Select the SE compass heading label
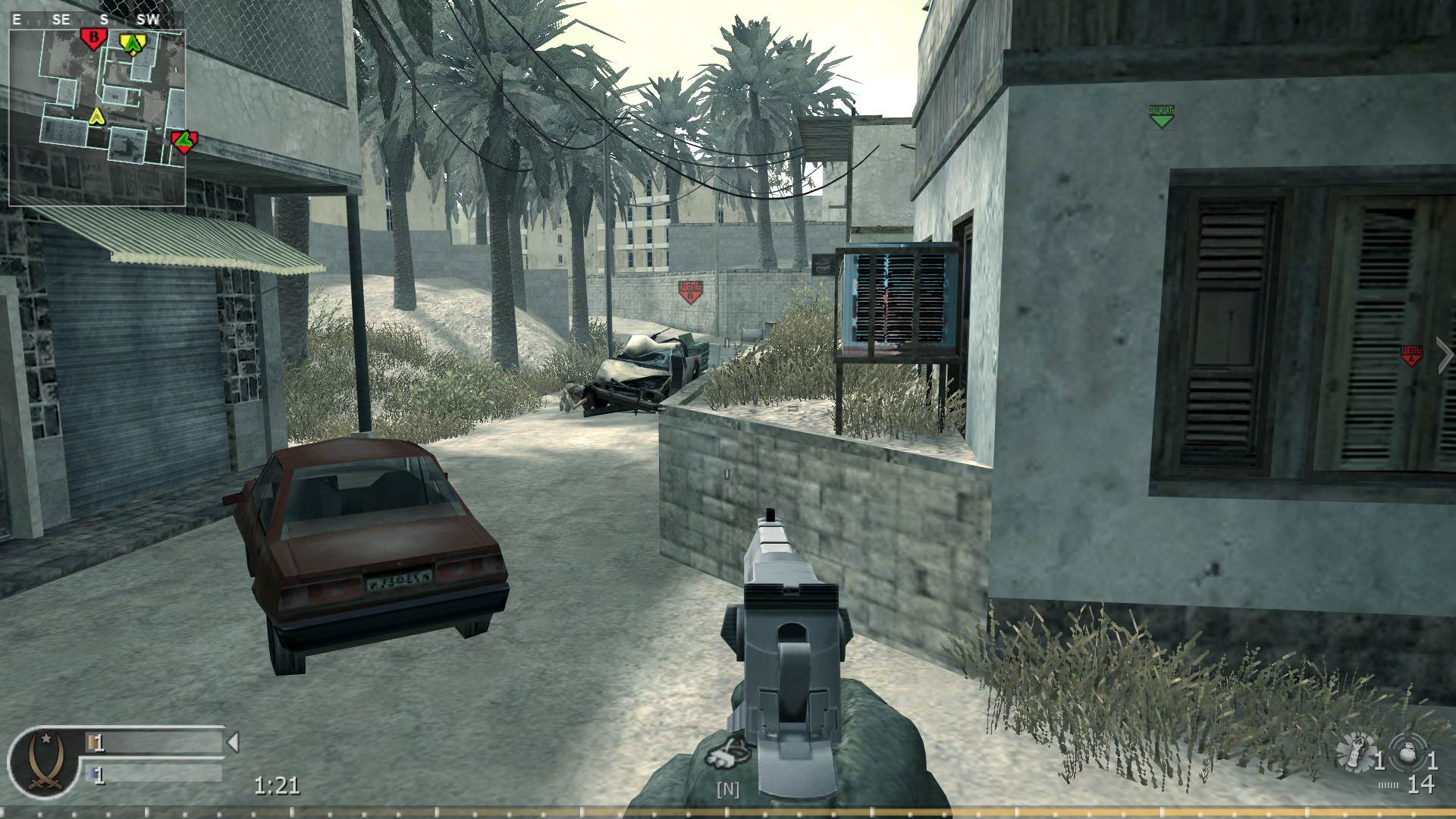The width and height of the screenshot is (1456, 819). [59, 20]
